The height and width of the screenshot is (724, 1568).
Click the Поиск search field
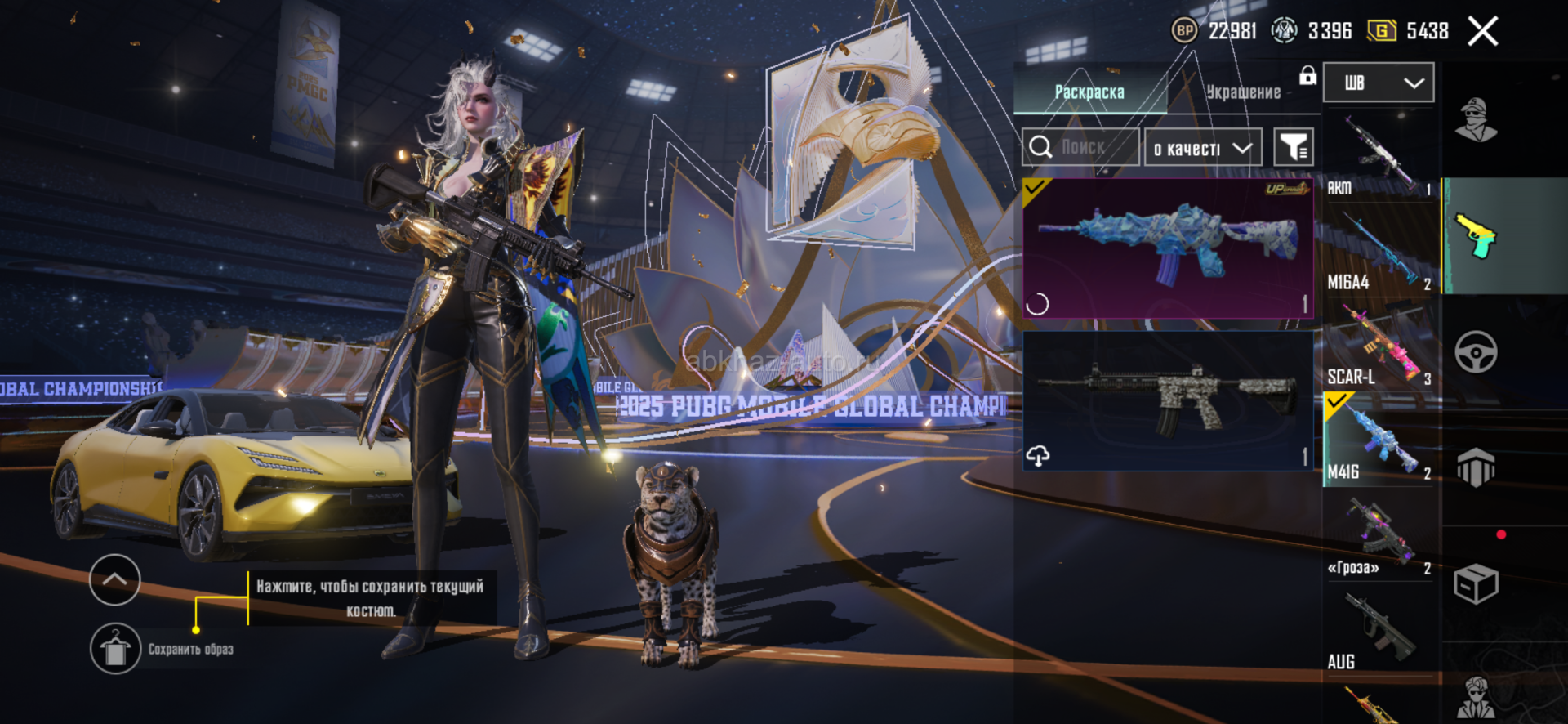click(x=1081, y=147)
